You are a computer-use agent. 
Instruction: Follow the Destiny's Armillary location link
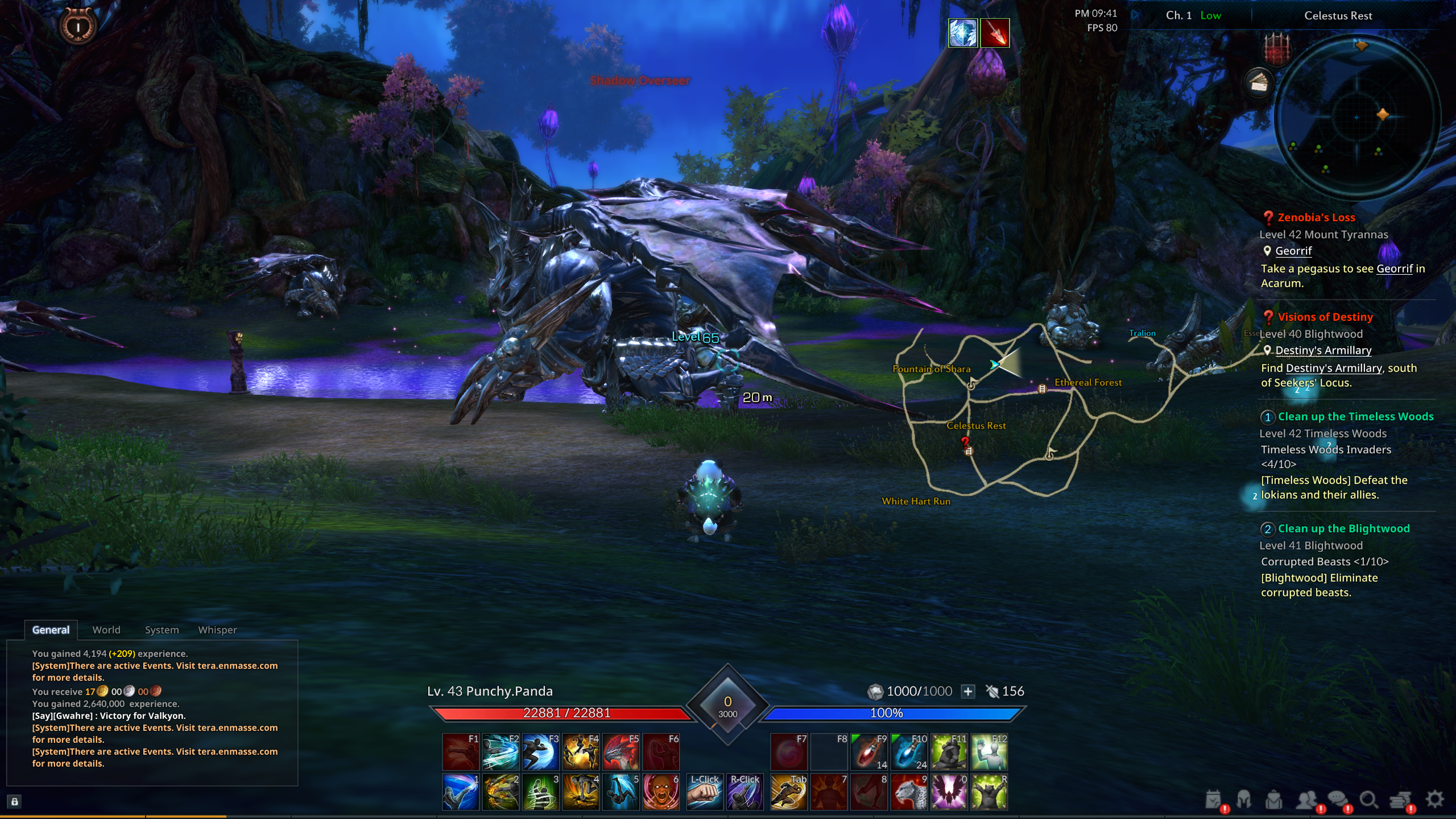(1323, 350)
